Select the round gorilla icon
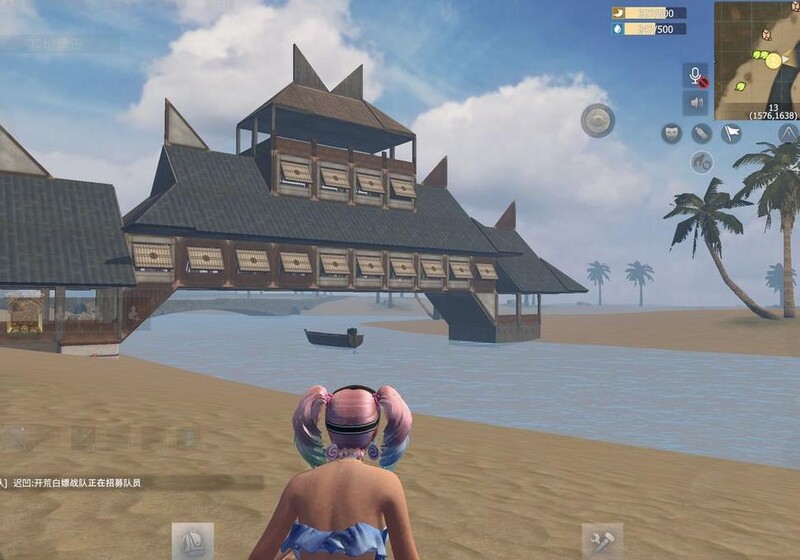The height and width of the screenshot is (560, 800). point(702,162)
